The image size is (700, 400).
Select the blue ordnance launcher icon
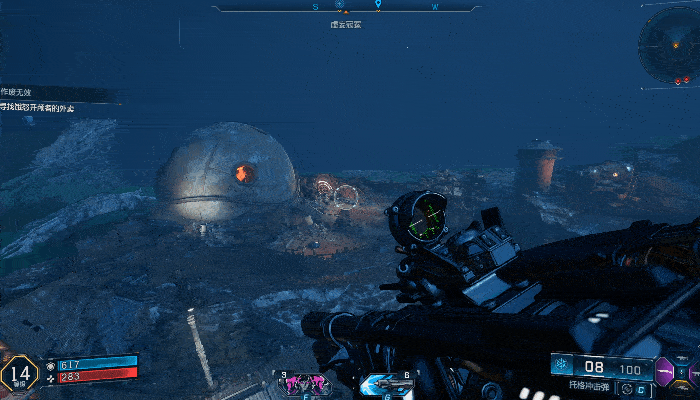tap(385, 383)
